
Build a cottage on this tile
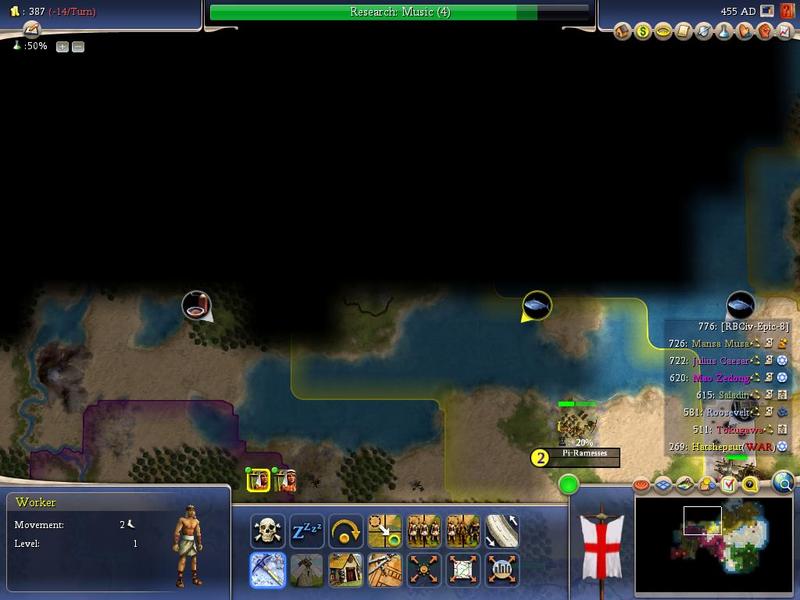(345, 569)
